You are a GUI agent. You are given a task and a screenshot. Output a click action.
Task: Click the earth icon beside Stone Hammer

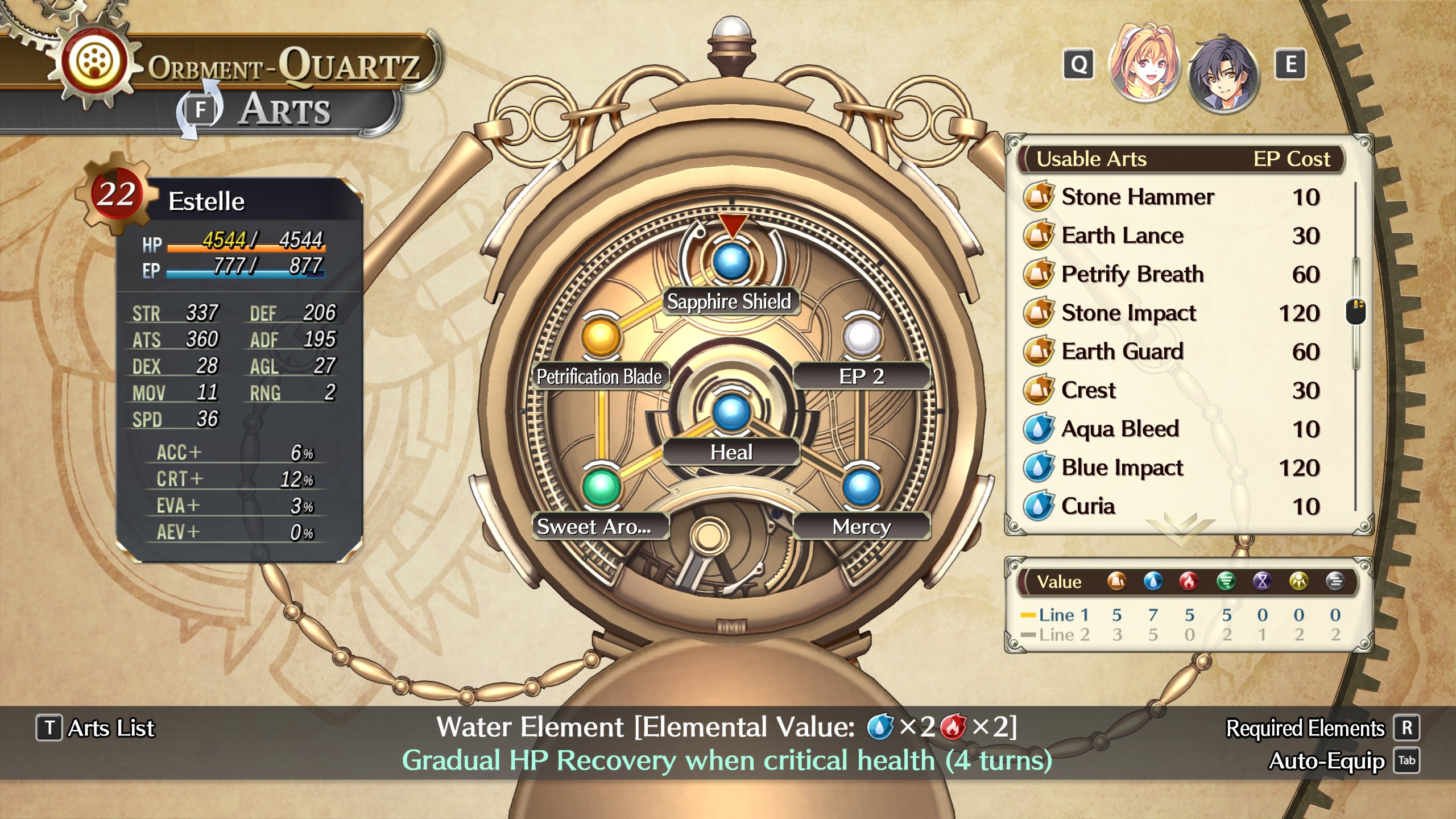point(1039,196)
